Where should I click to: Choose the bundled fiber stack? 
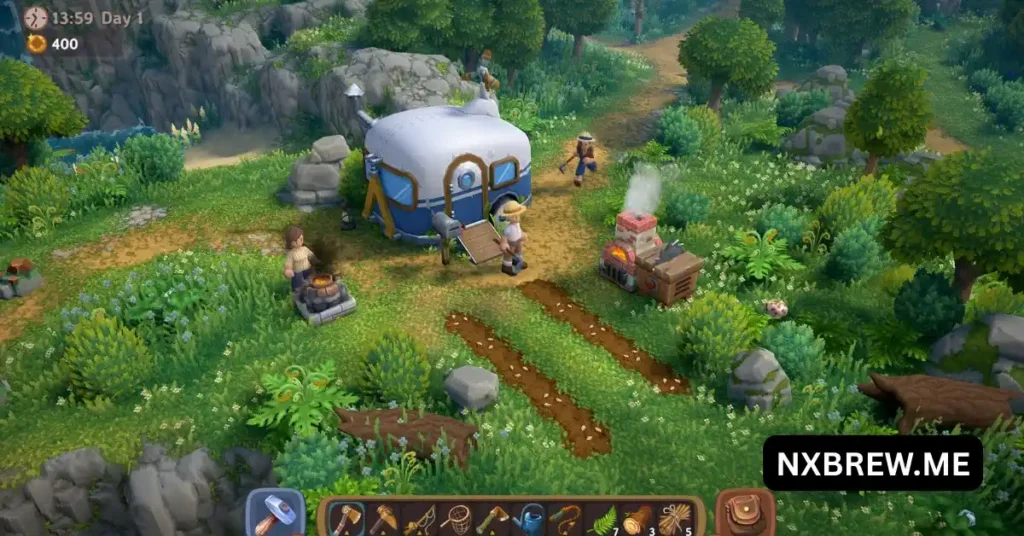tap(674, 519)
